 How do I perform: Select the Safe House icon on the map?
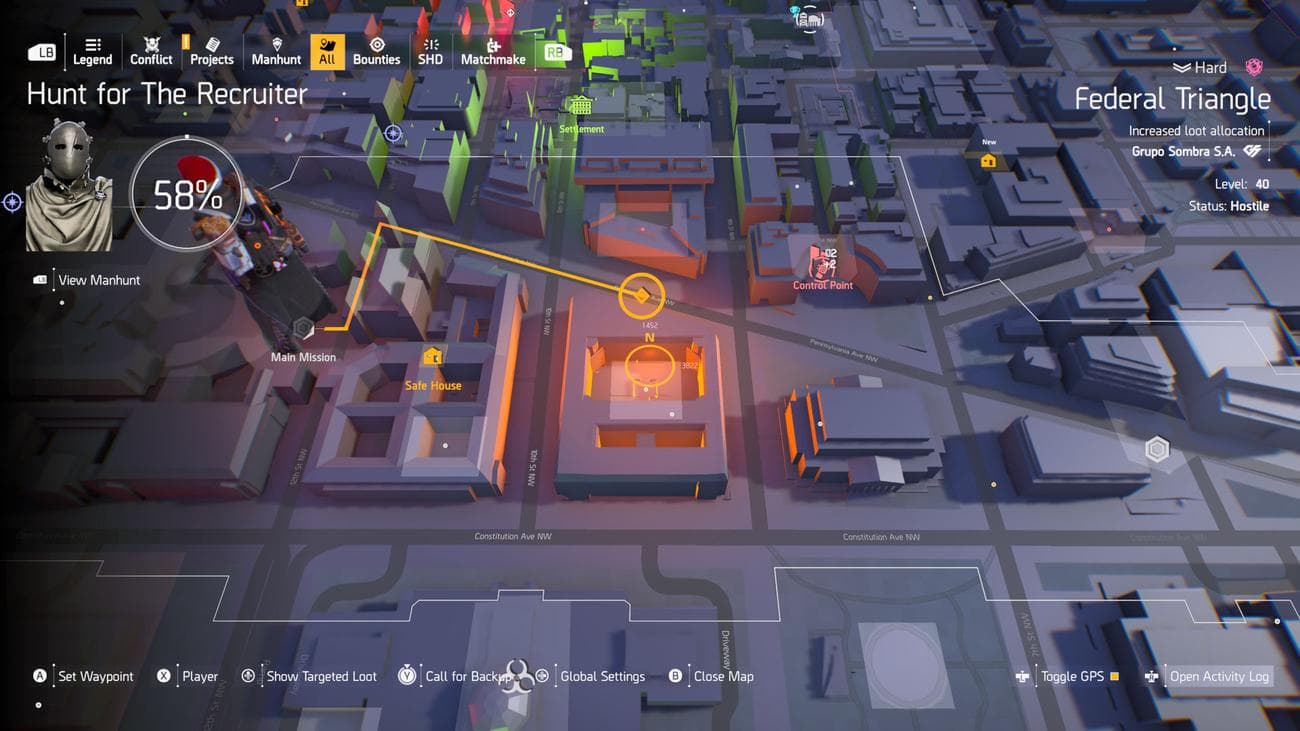pyautogui.click(x=432, y=356)
